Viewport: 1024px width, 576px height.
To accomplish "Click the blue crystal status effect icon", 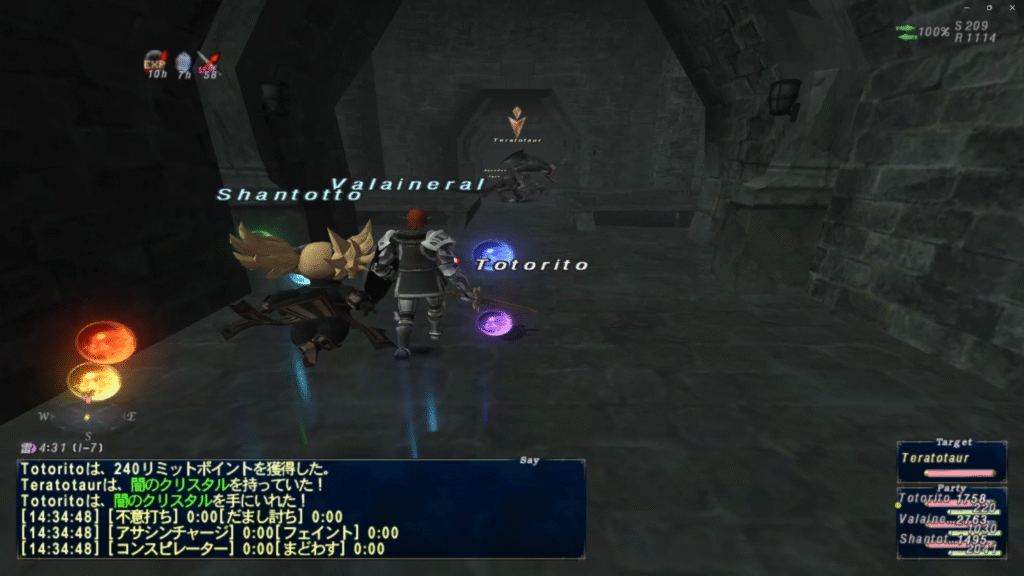I will pos(183,63).
